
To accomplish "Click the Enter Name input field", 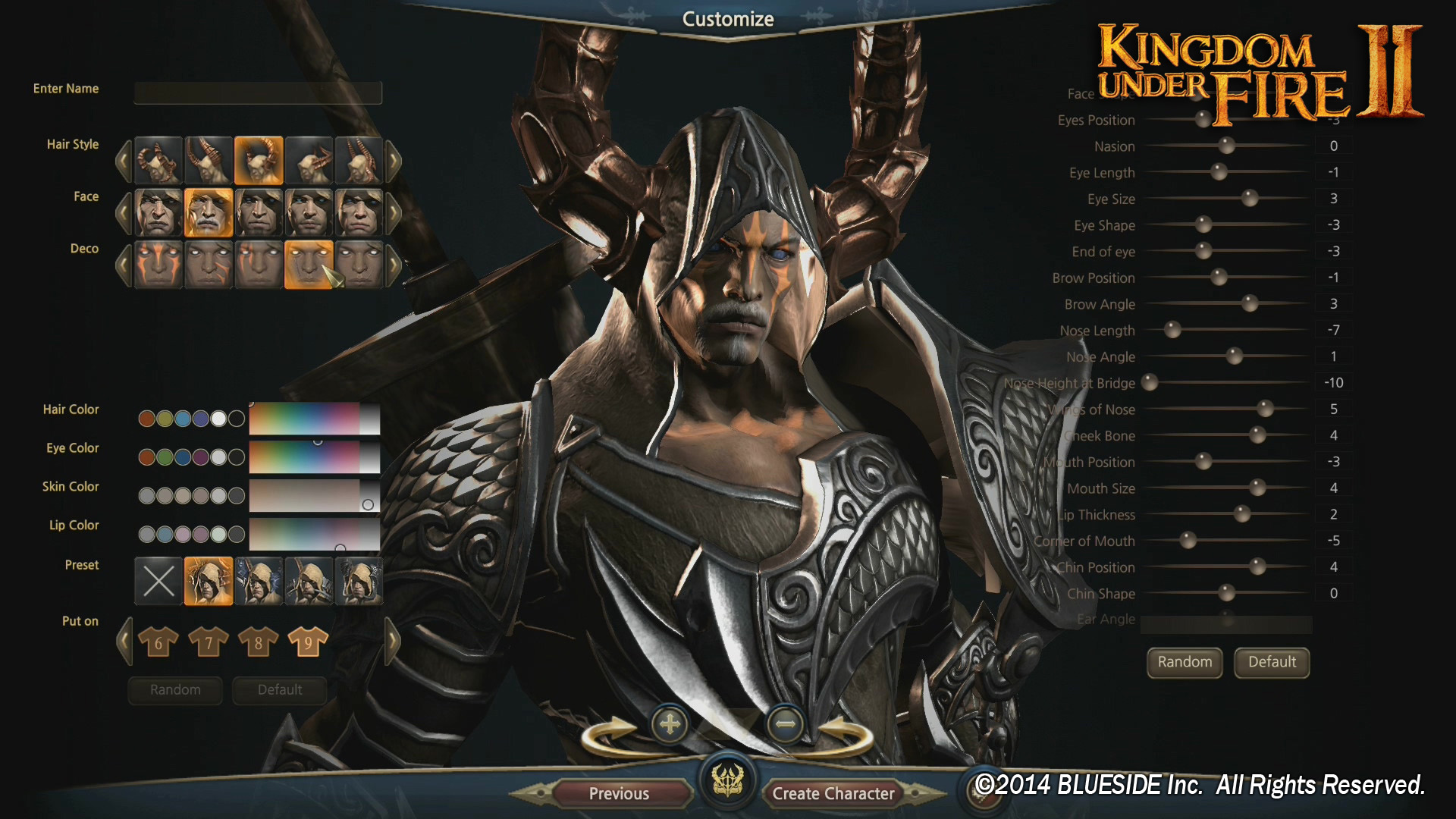I will (257, 93).
